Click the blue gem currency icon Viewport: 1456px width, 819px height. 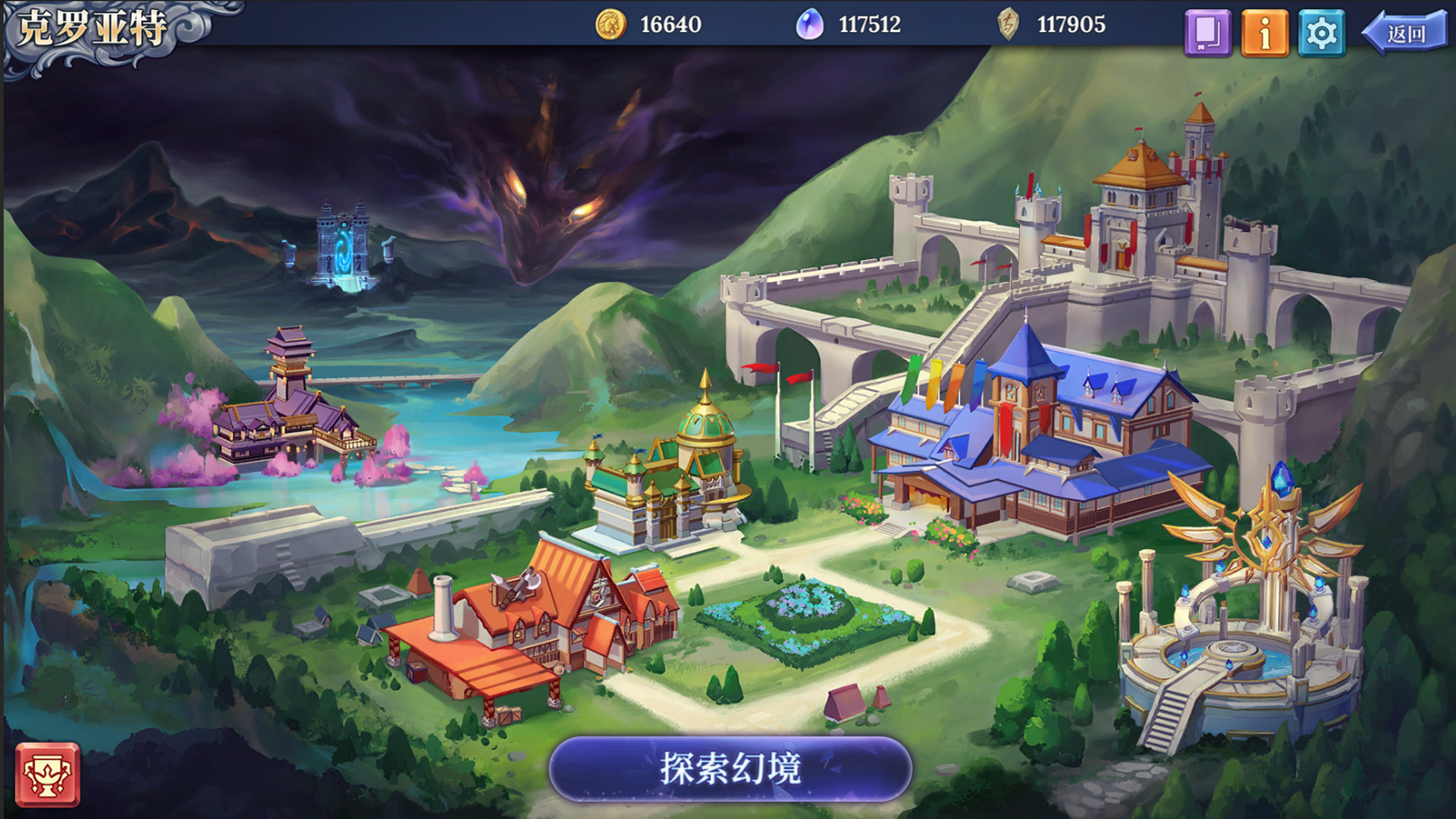point(810,24)
